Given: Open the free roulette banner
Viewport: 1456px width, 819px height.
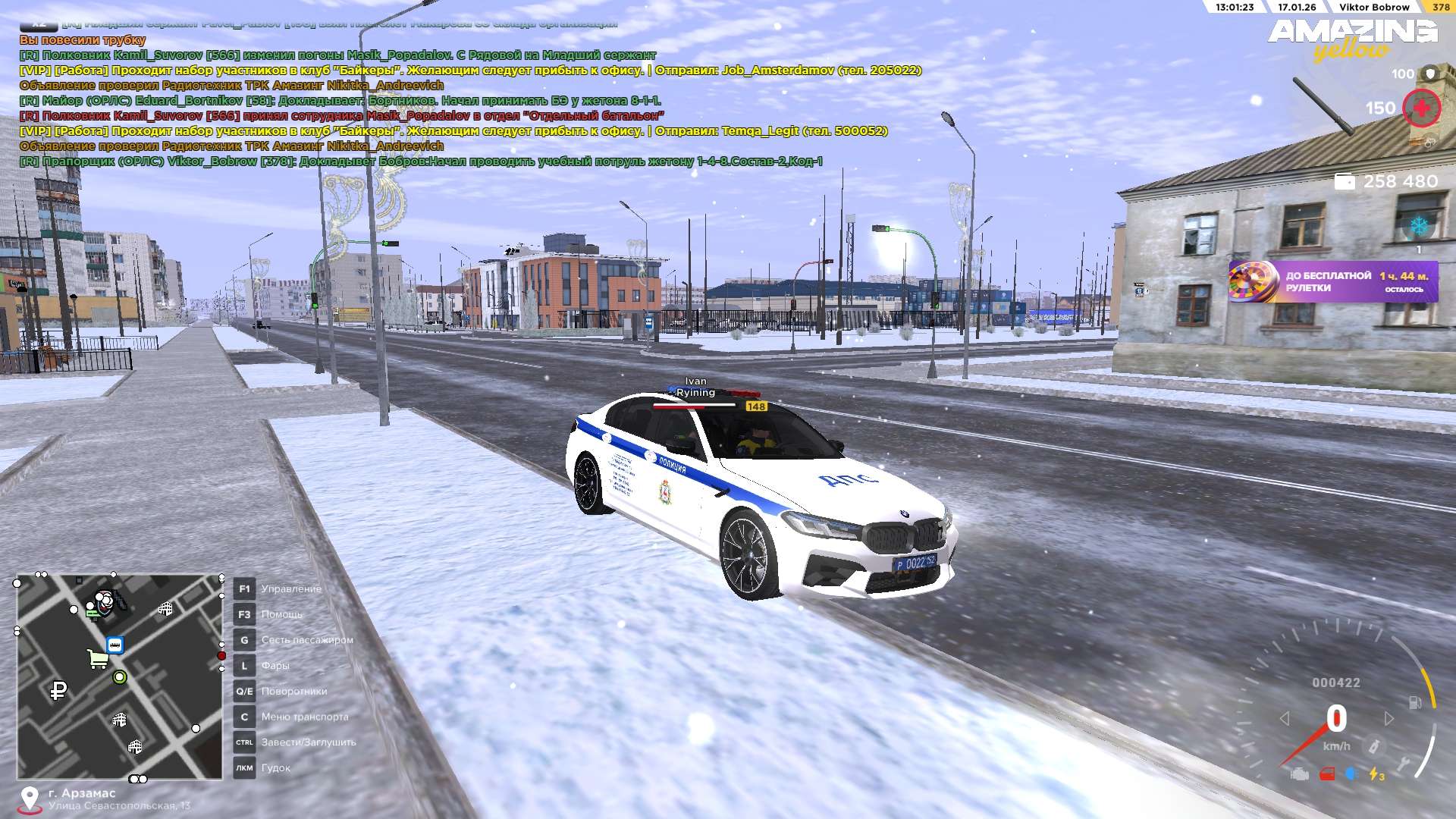Looking at the screenshot, I should [1333, 281].
